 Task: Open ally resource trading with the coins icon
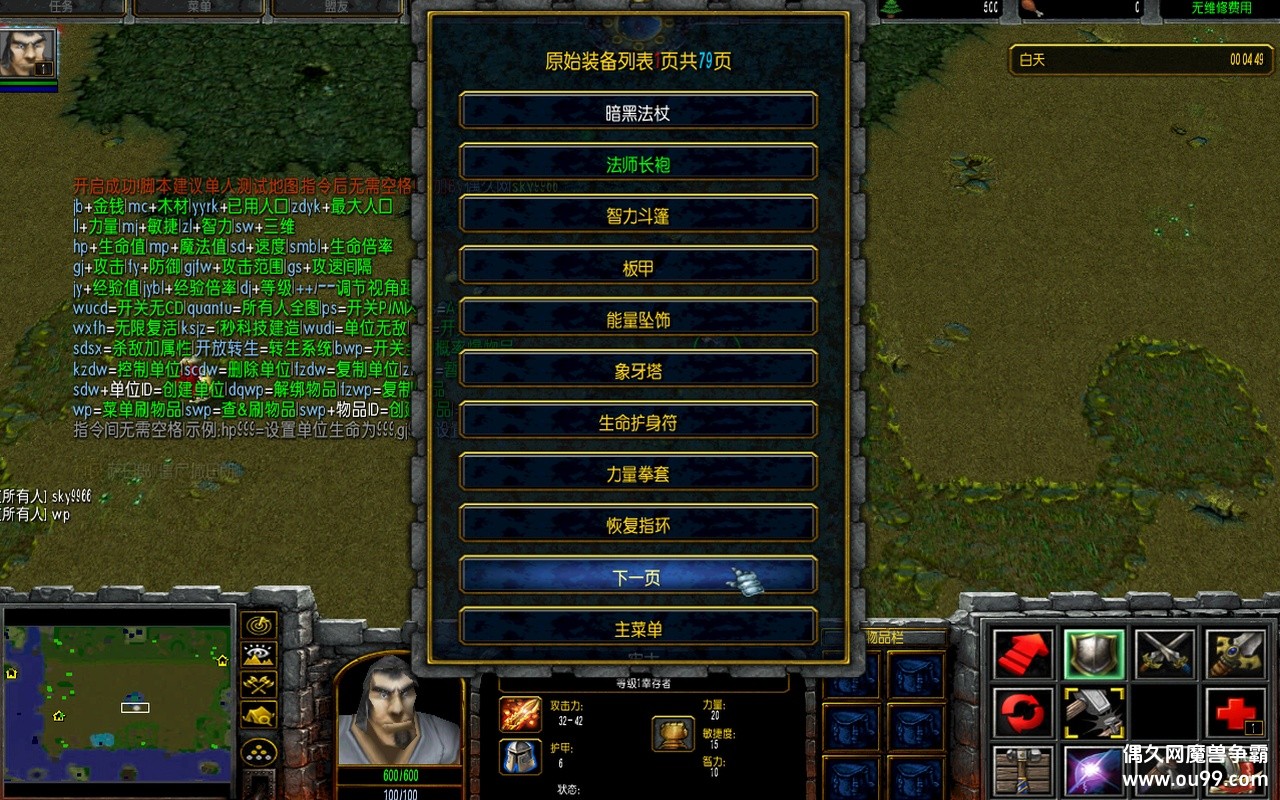point(258,749)
